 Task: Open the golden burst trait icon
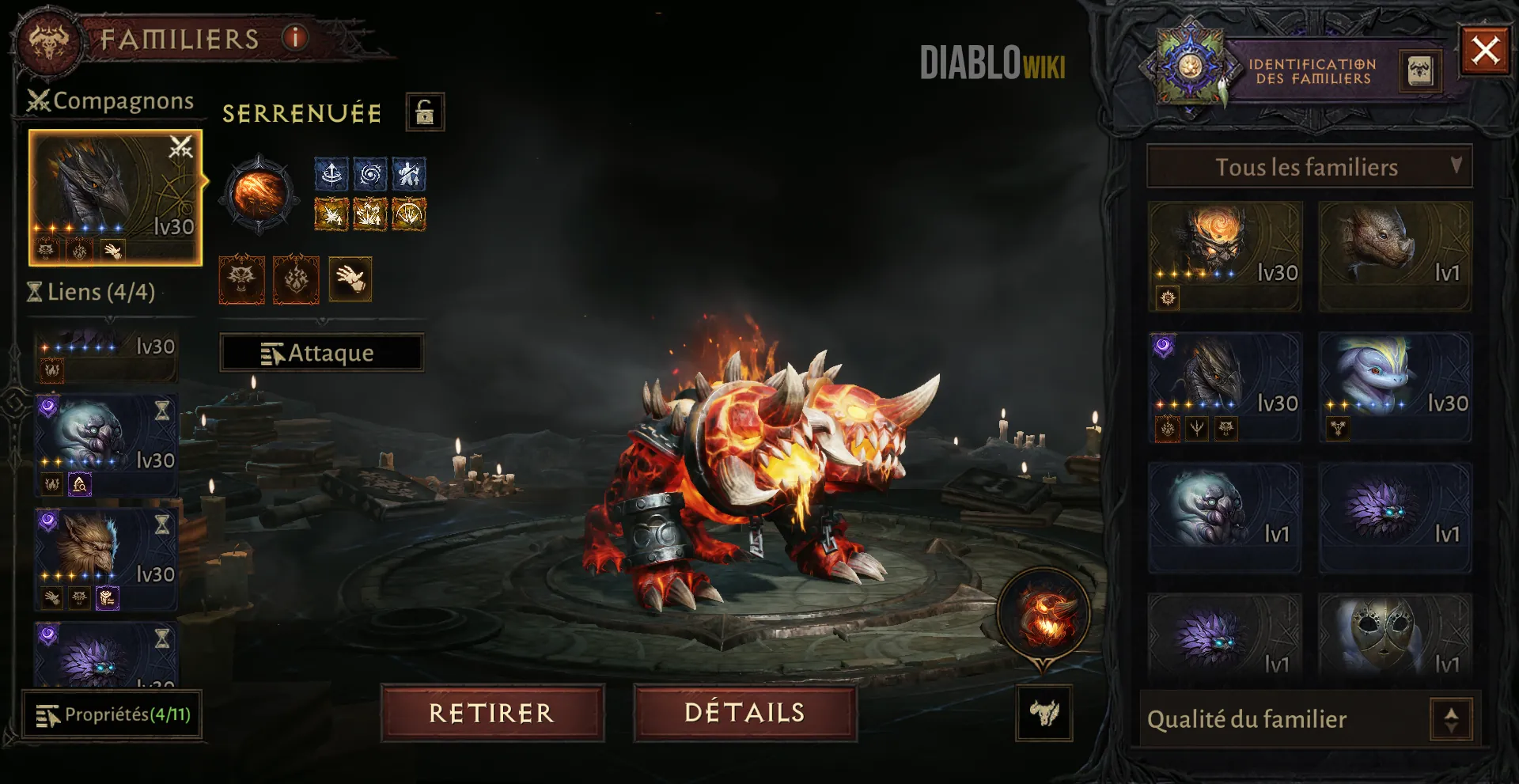pyautogui.click(x=332, y=214)
